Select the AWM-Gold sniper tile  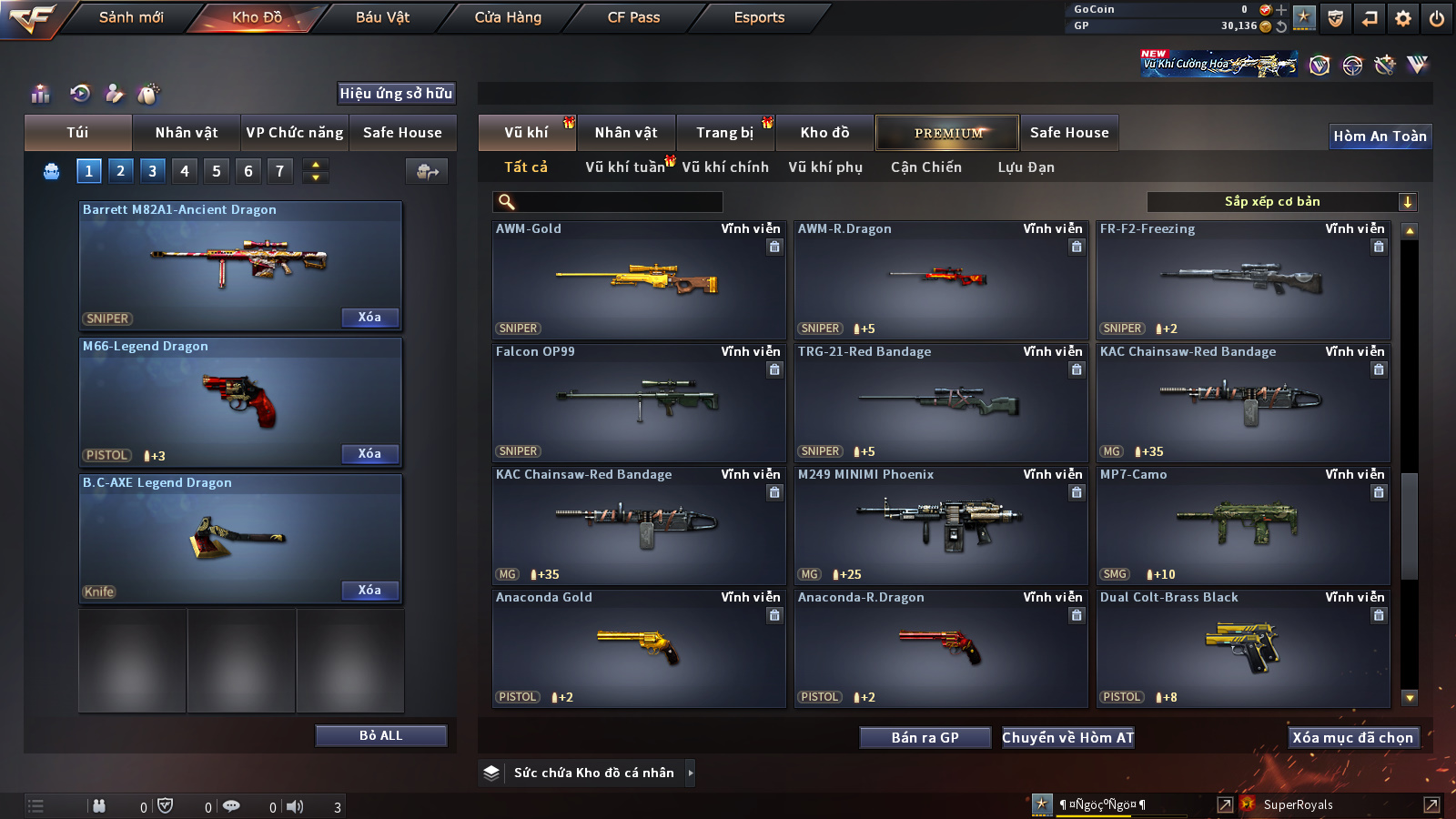[x=639, y=280]
